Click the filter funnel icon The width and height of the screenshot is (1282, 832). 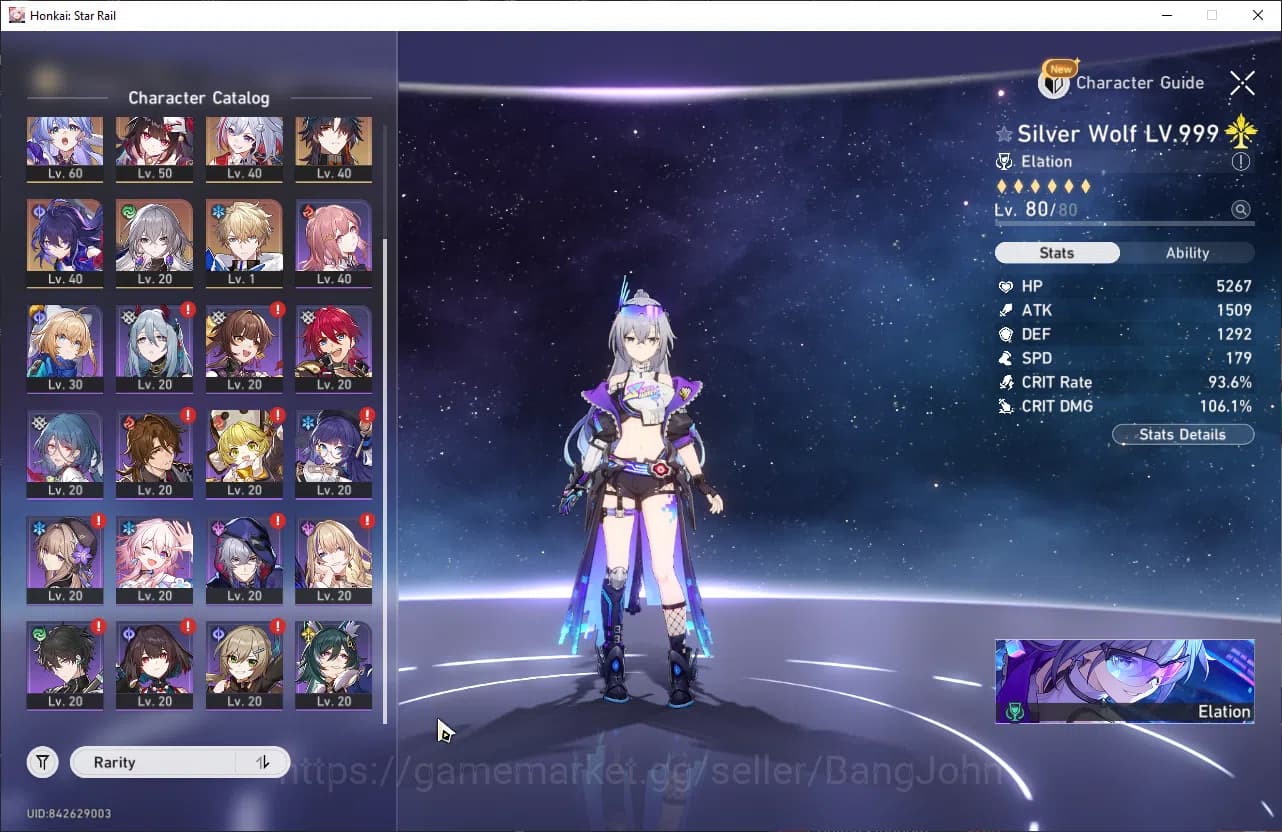[x=42, y=762]
